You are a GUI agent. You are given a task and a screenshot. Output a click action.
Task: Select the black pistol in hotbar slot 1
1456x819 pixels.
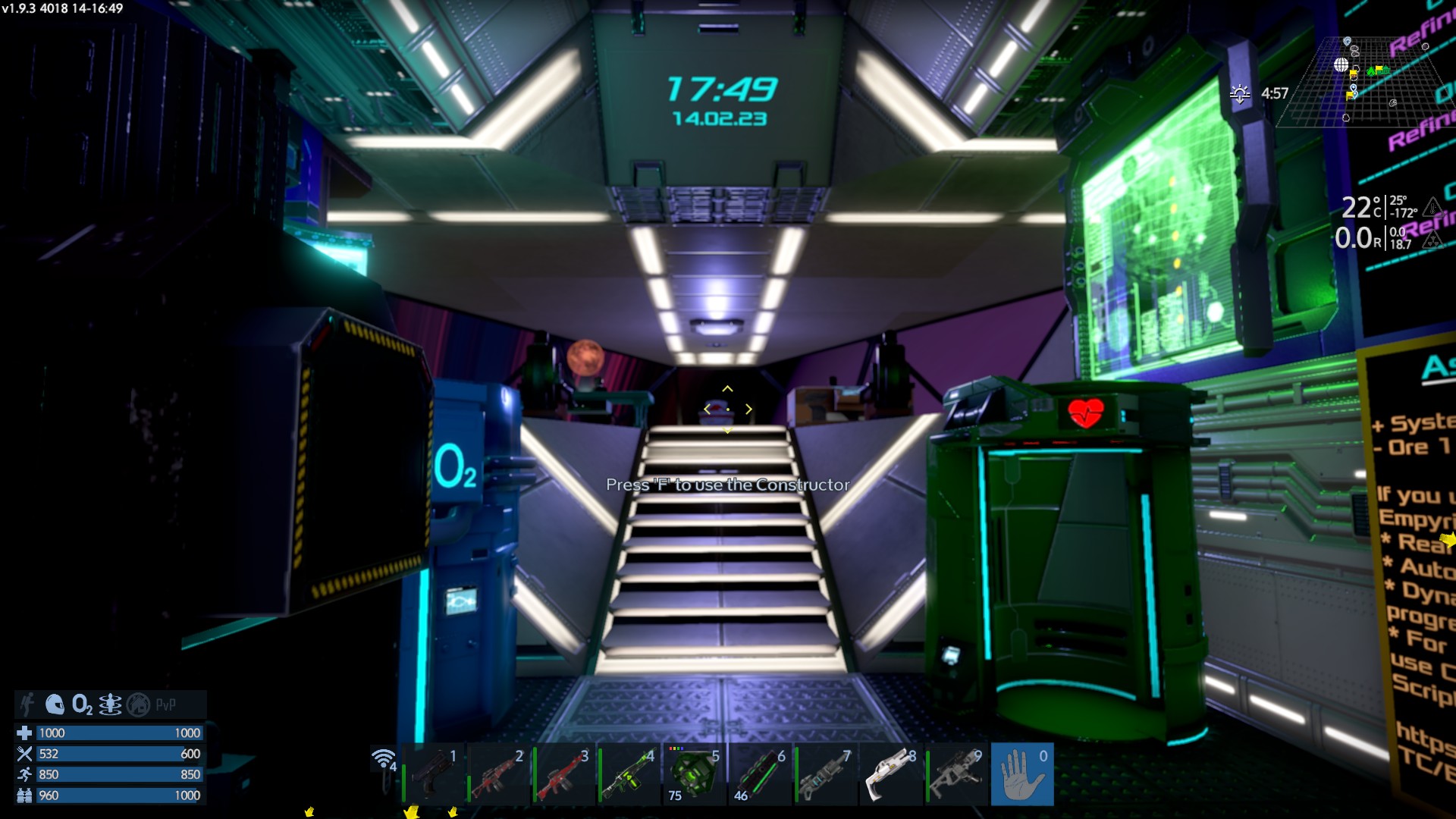point(433,774)
